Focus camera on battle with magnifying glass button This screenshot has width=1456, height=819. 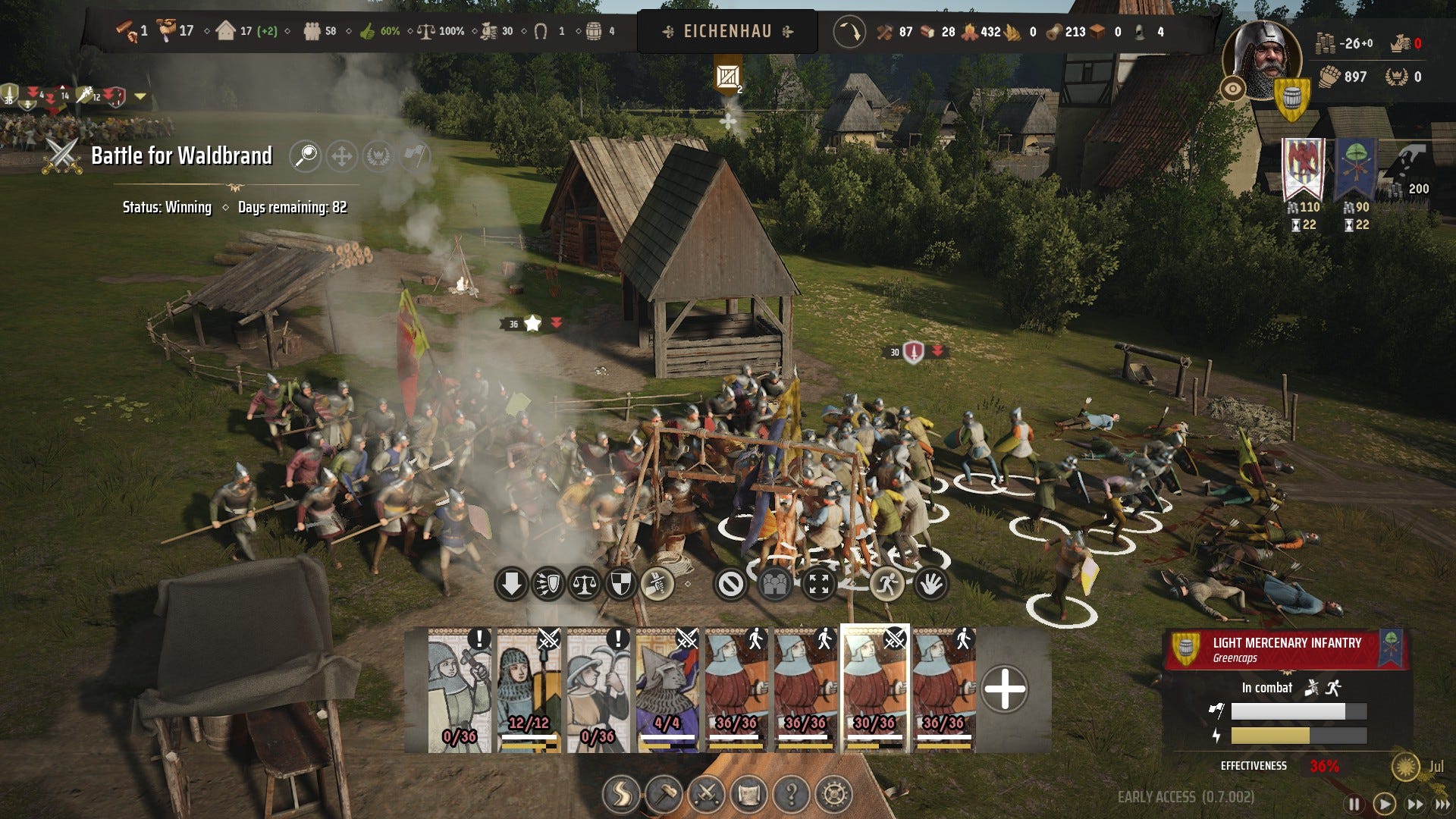305,156
